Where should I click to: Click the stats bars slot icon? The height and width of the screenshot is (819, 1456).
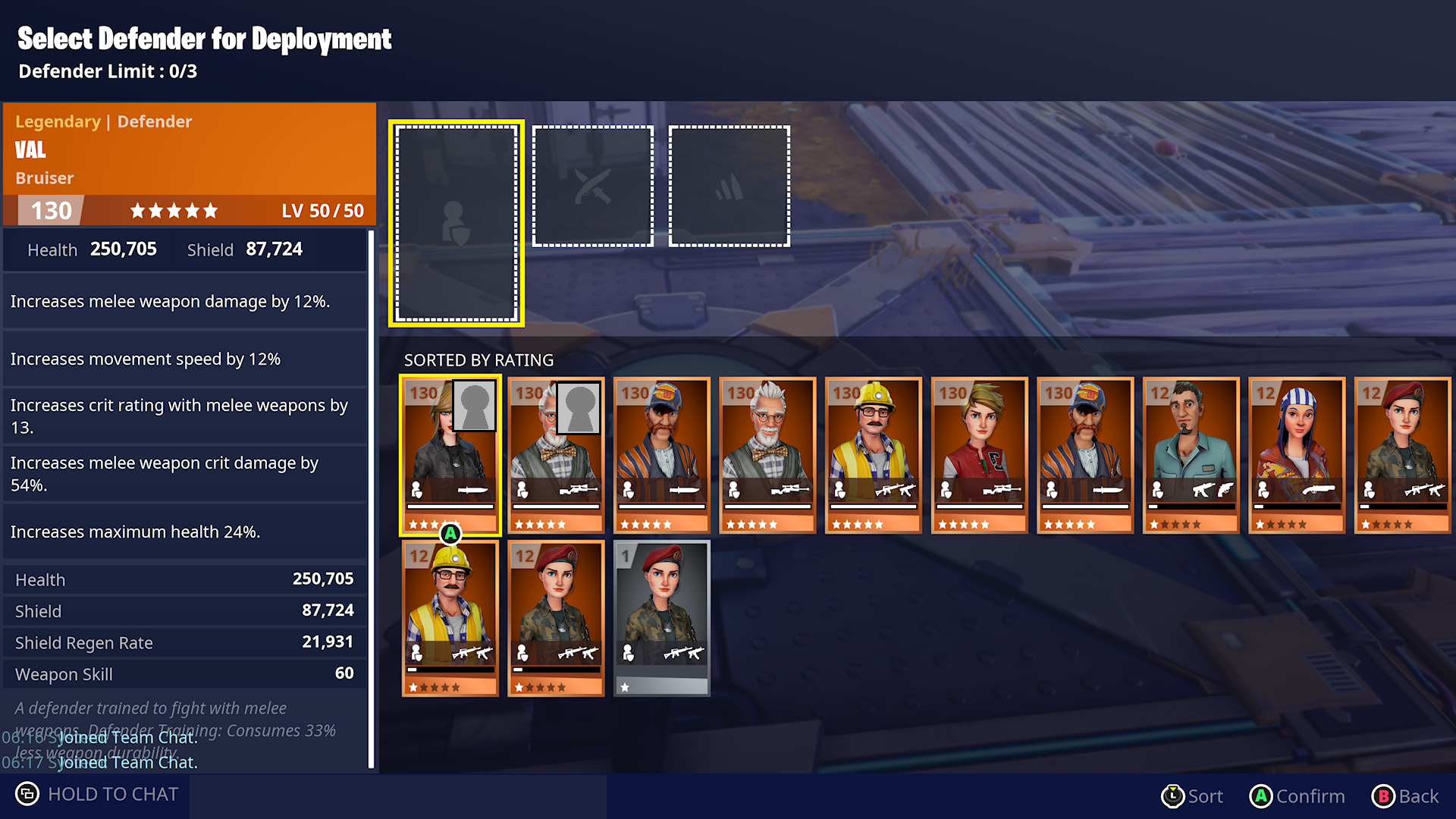pos(729,184)
